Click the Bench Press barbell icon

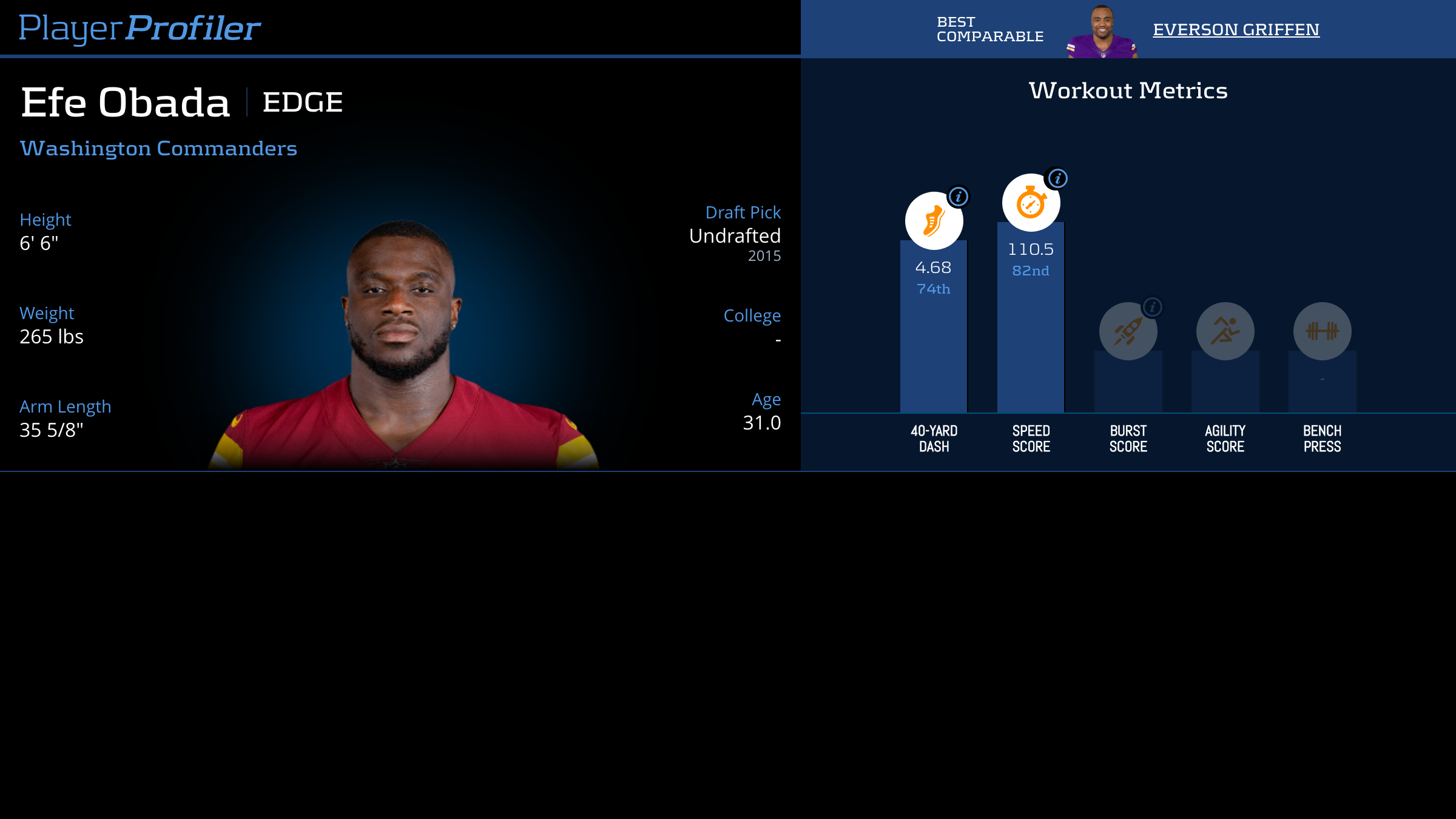(x=1322, y=331)
